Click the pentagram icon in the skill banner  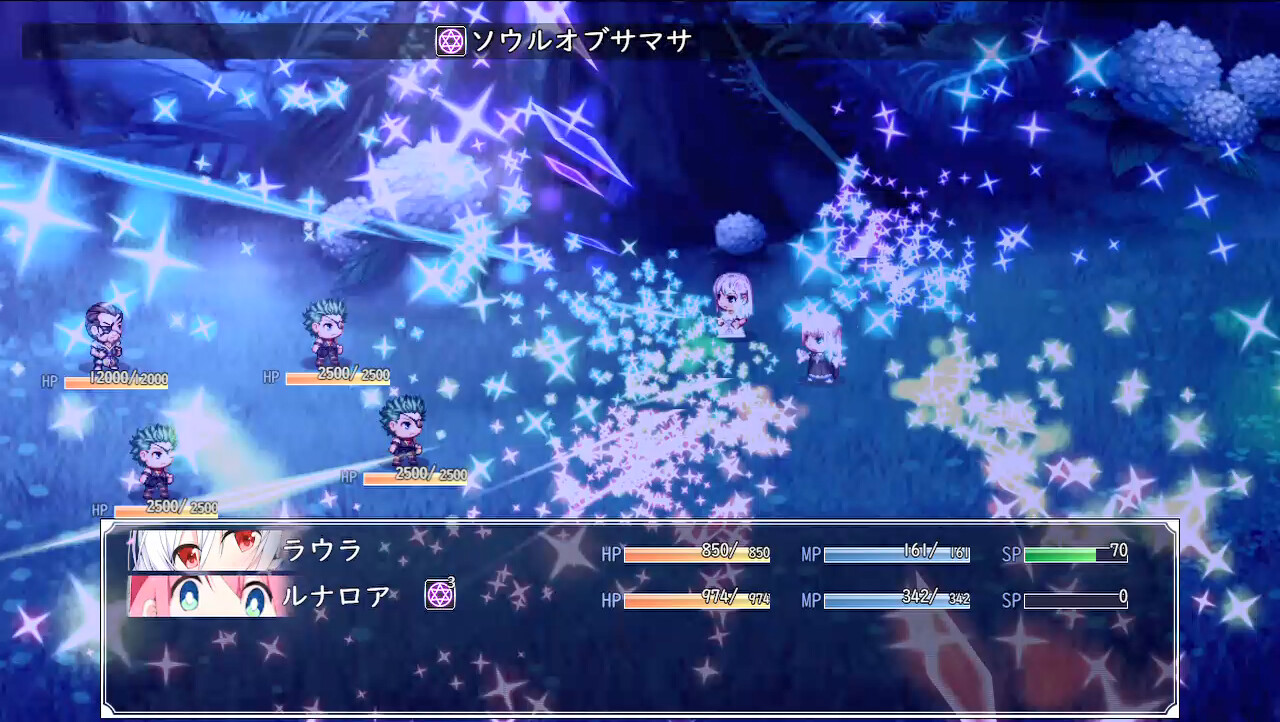coord(449,39)
